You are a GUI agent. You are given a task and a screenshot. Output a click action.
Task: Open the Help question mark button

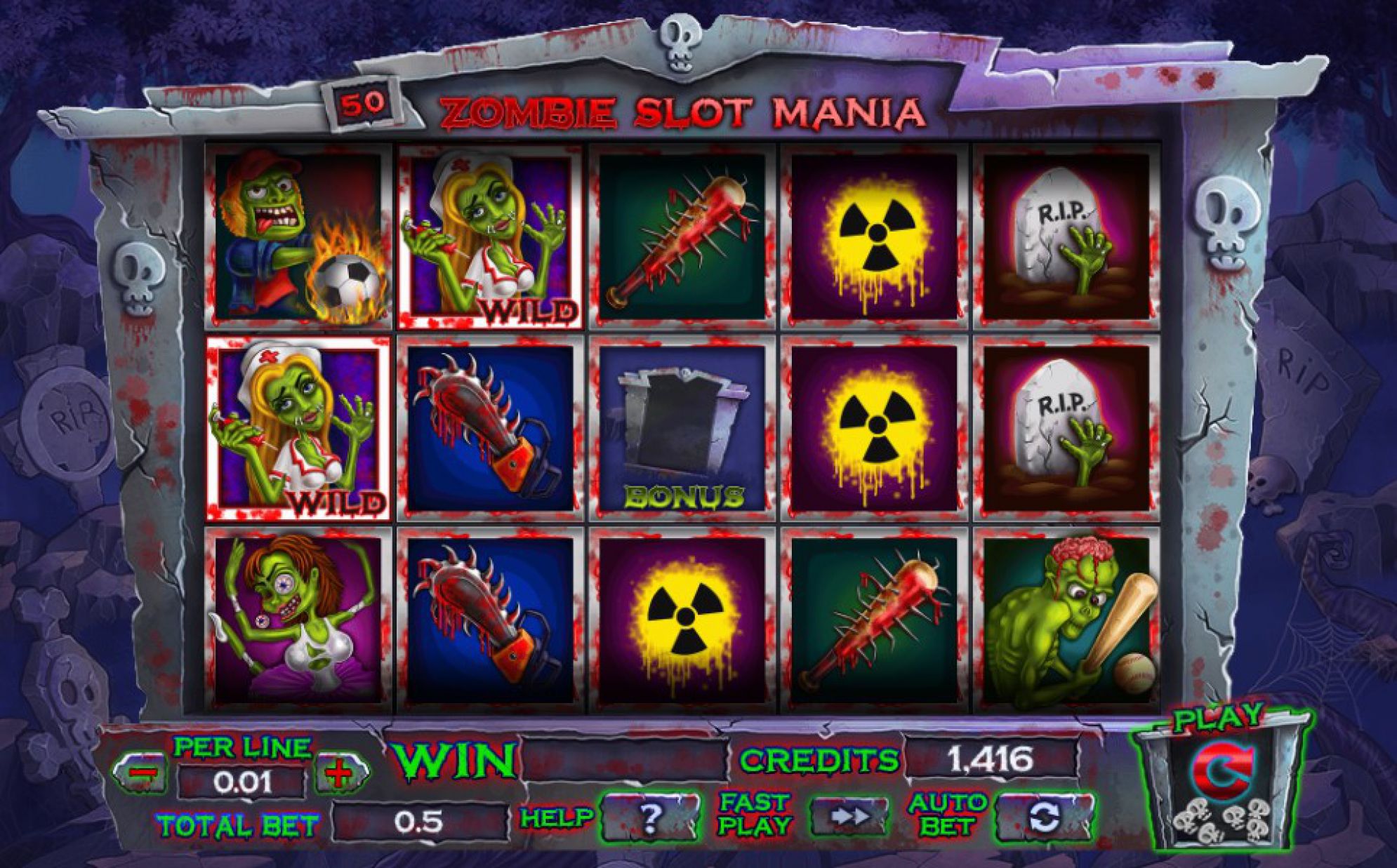(x=651, y=816)
